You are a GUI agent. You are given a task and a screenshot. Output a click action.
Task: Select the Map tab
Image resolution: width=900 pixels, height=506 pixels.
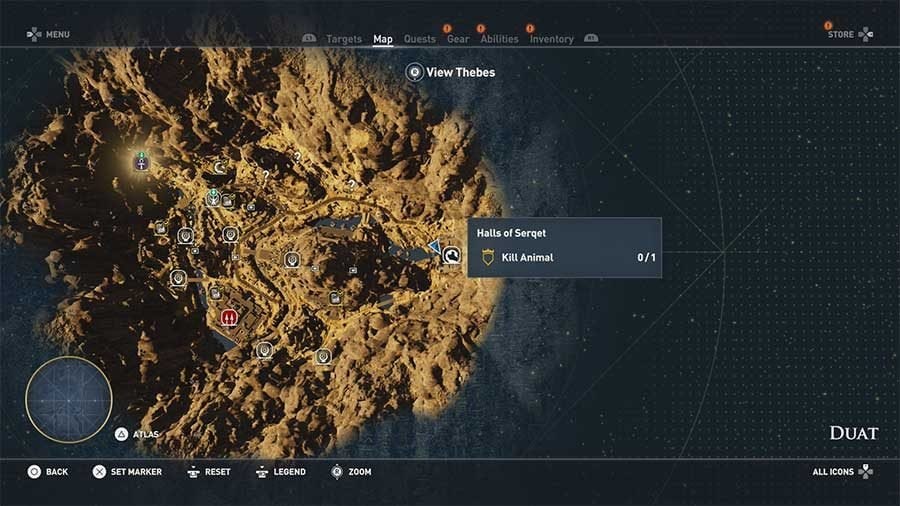[383, 39]
